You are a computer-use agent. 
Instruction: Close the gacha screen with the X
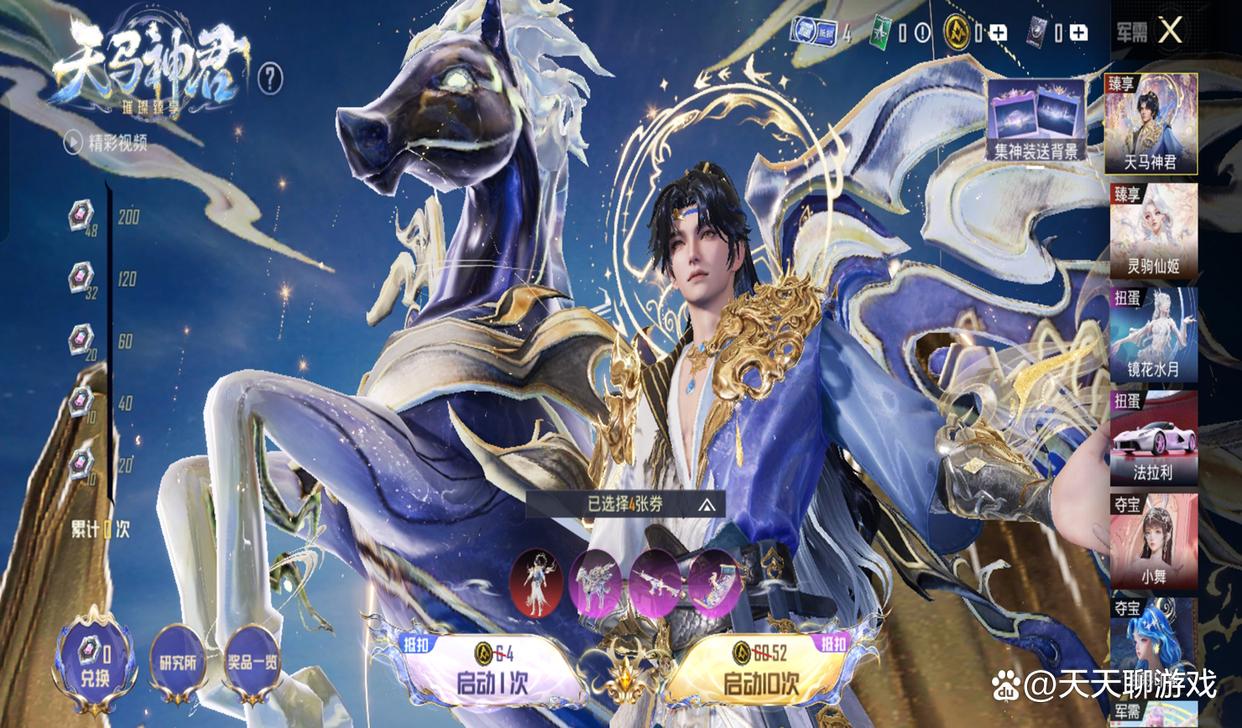pyautogui.click(x=1170, y=31)
